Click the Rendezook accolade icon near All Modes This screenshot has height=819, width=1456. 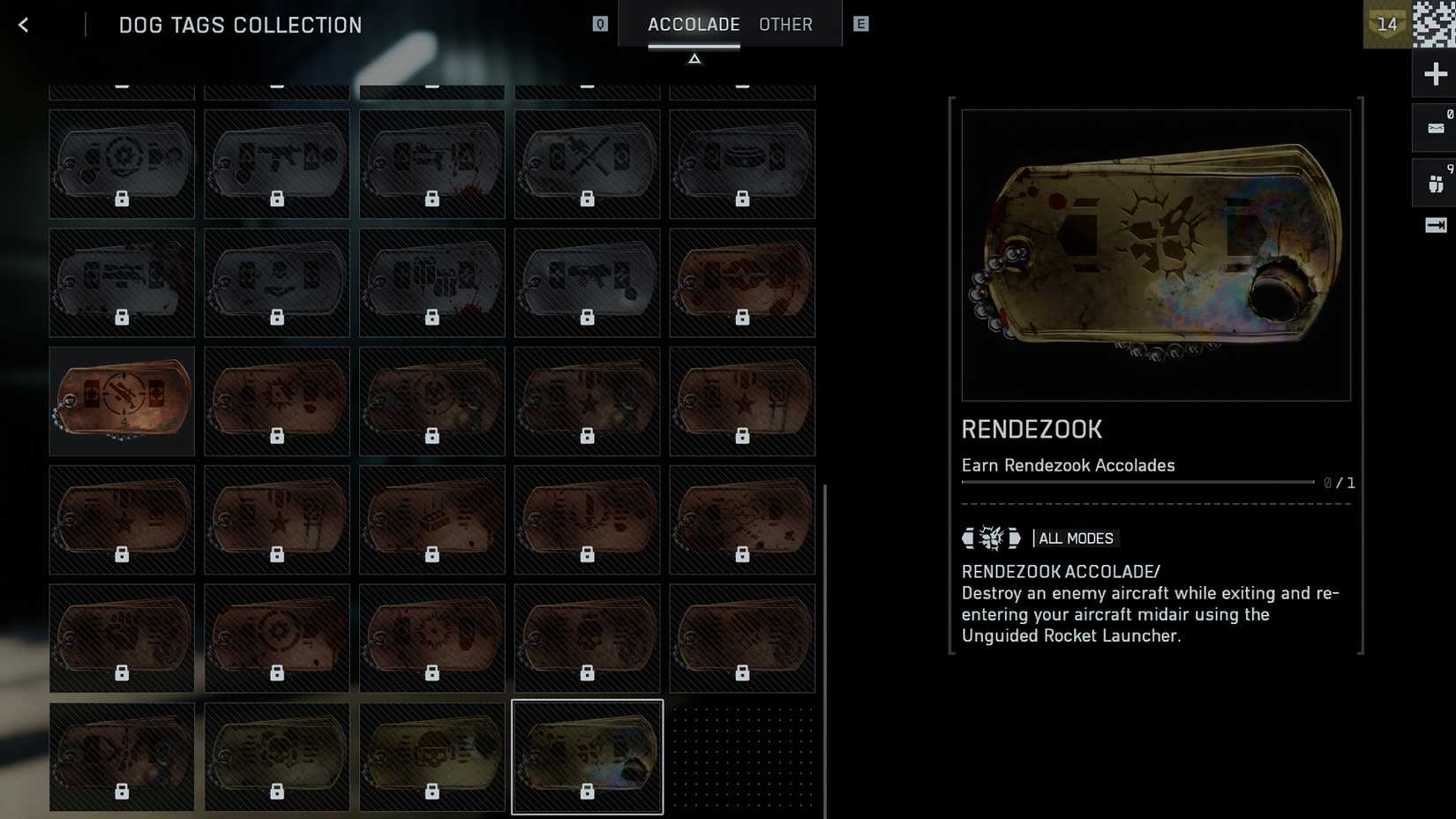[990, 537]
